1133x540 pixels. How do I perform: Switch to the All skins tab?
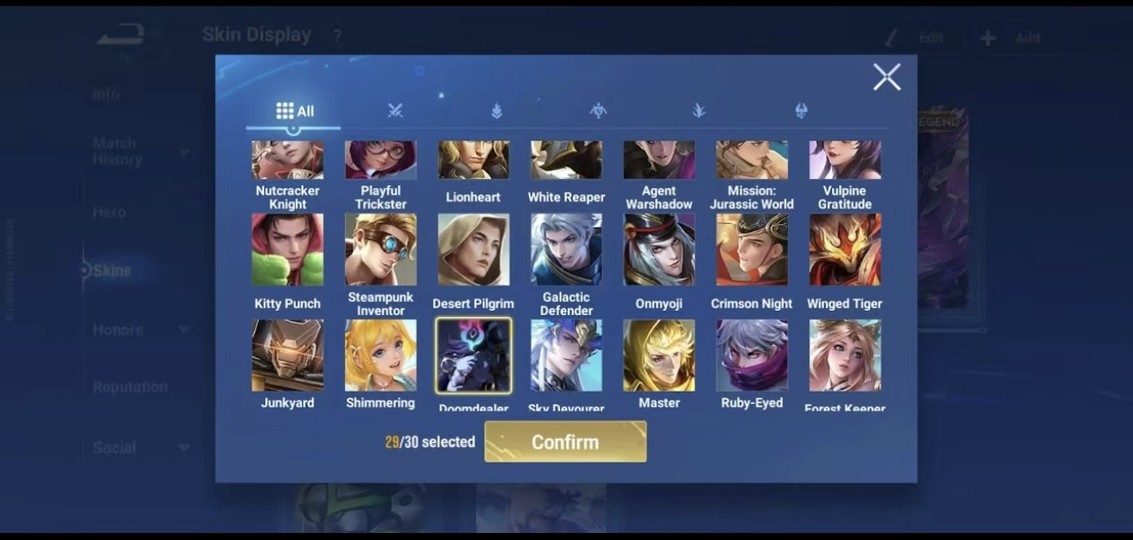point(295,111)
